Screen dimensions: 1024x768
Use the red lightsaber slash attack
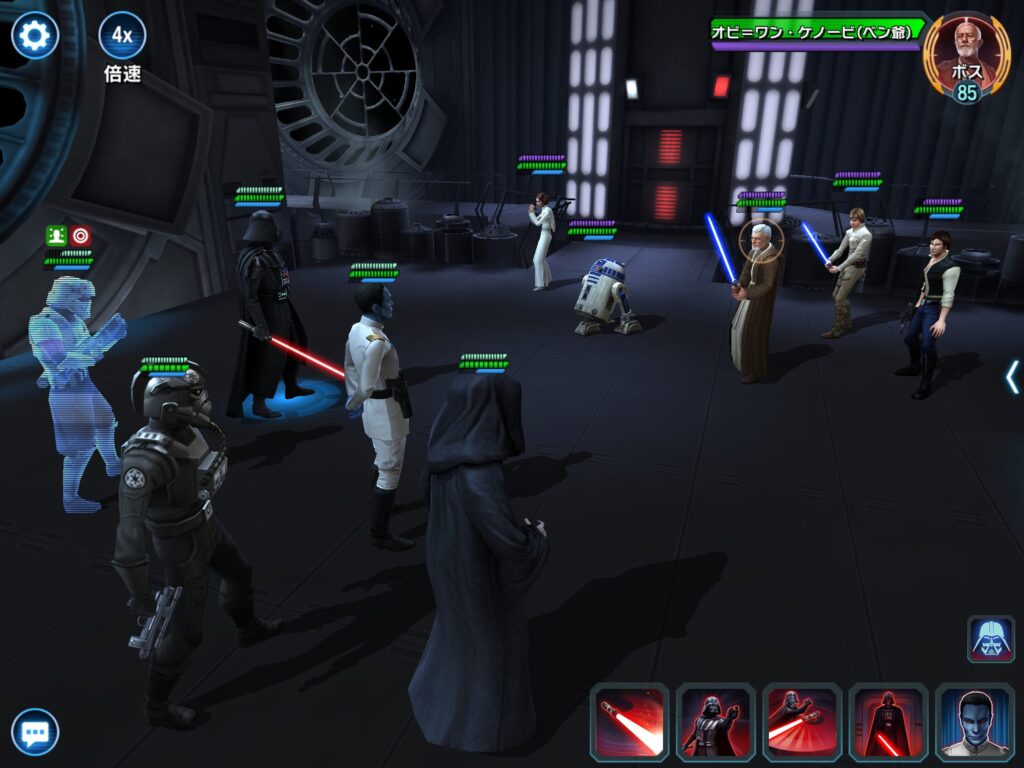[x=629, y=723]
